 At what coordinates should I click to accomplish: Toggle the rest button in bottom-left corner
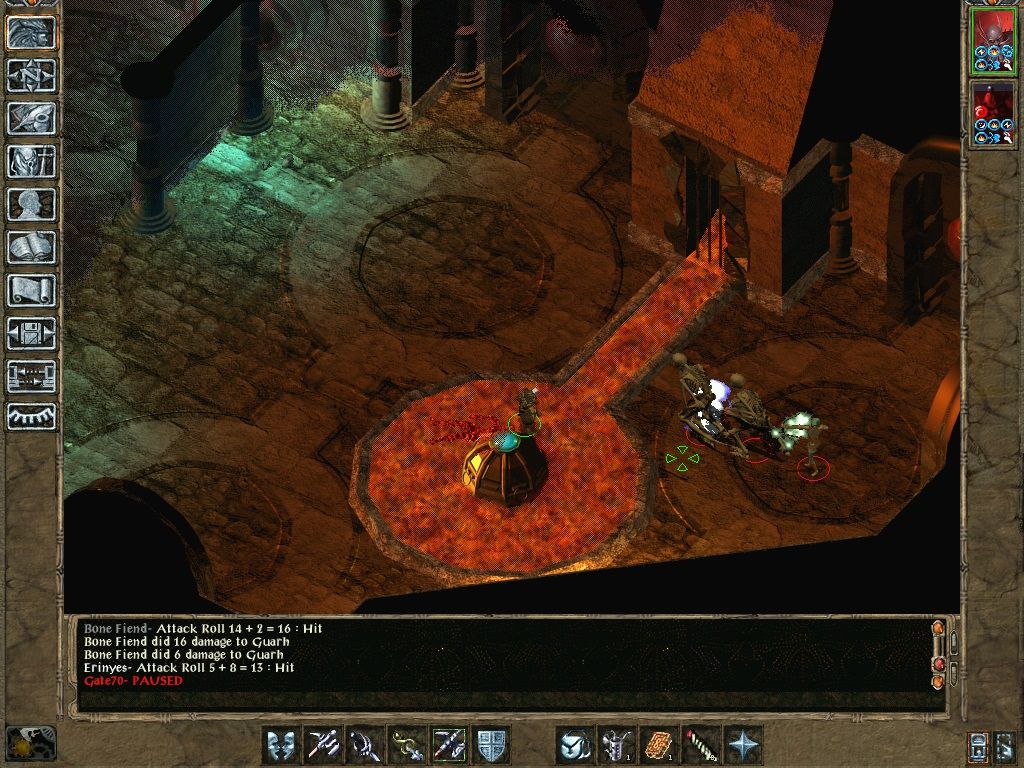(31, 743)
